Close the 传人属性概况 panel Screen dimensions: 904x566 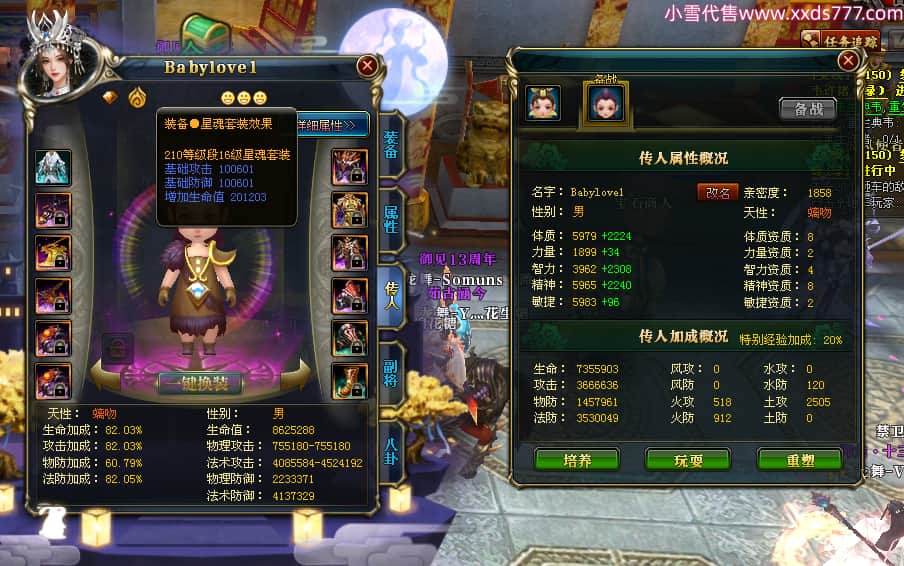tap(848, 60)
